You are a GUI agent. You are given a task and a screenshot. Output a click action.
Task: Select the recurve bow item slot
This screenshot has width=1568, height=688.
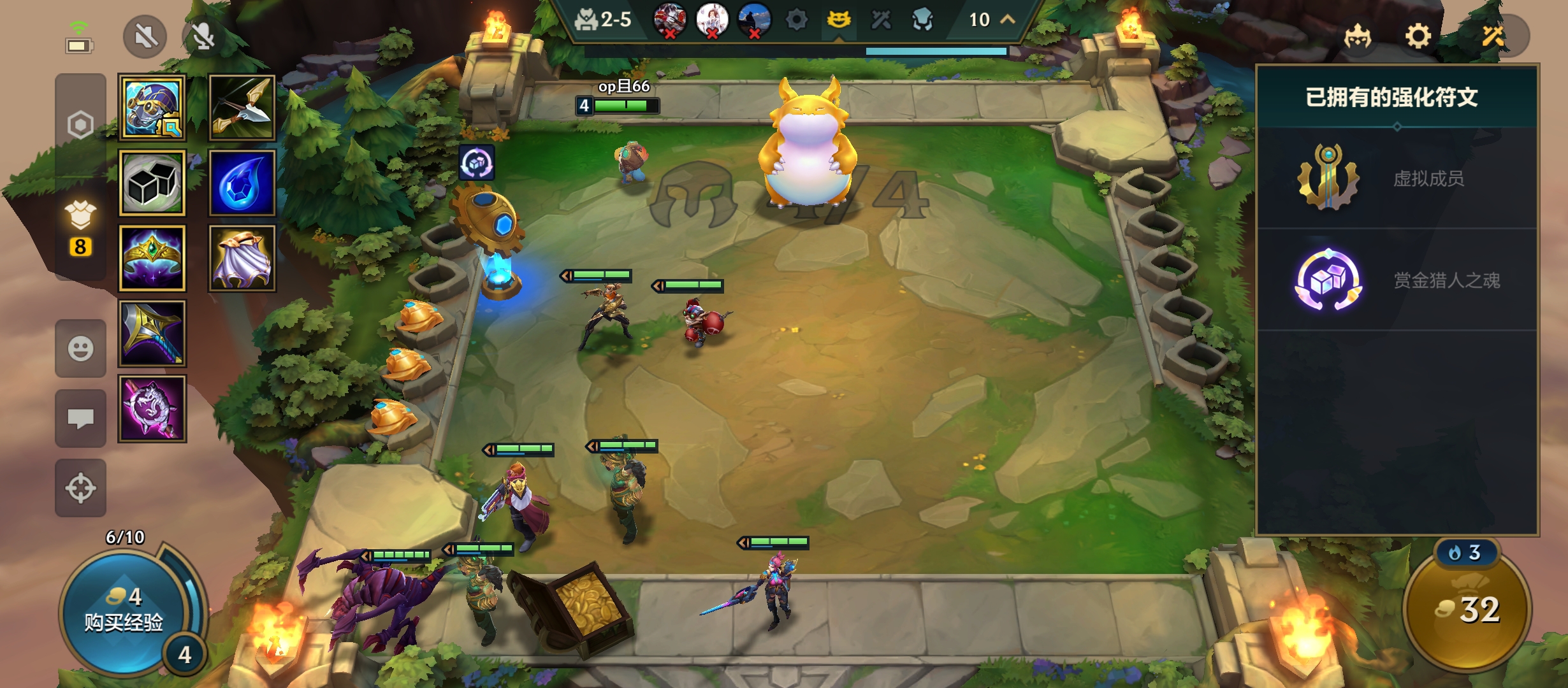coord(242,108)
